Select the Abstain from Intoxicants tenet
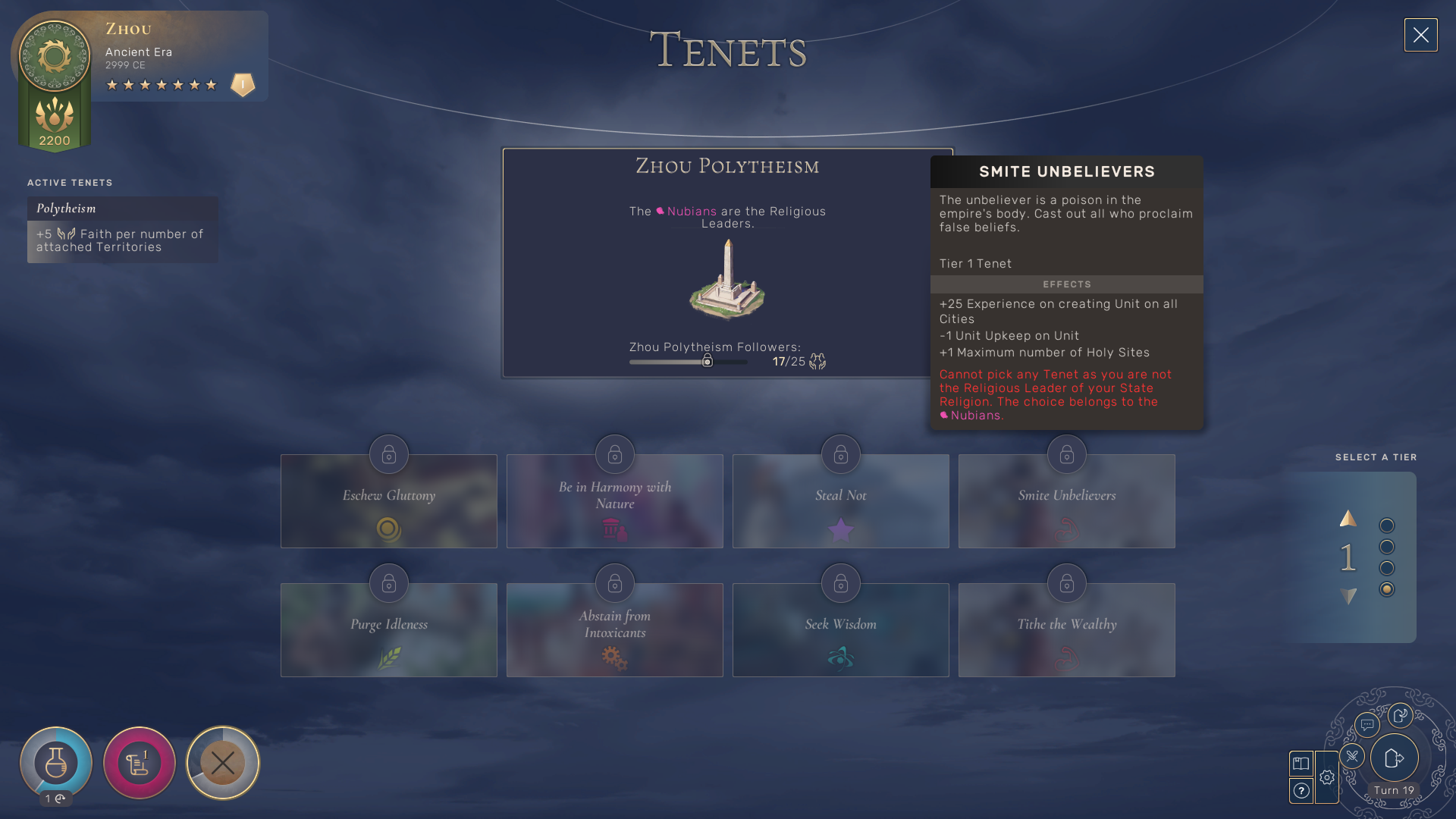The height and width of the screenshot is (819, 1456). [614, 629]
